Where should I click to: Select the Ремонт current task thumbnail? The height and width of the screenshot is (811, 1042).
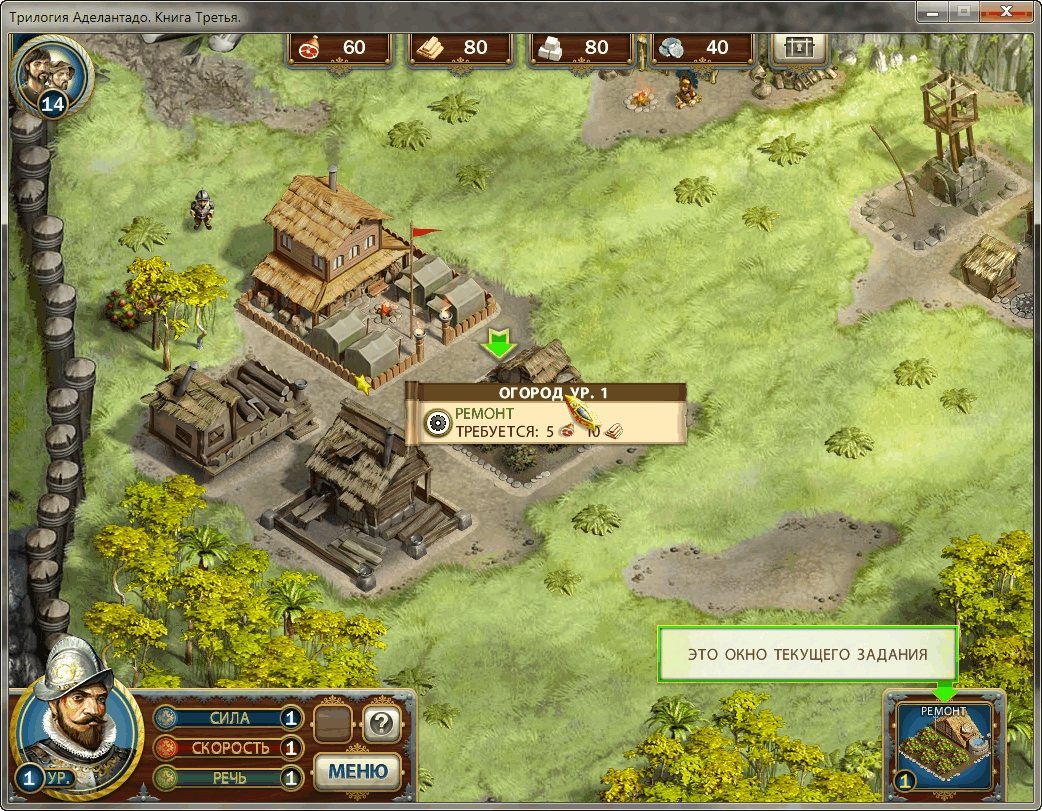coord(944,746)
